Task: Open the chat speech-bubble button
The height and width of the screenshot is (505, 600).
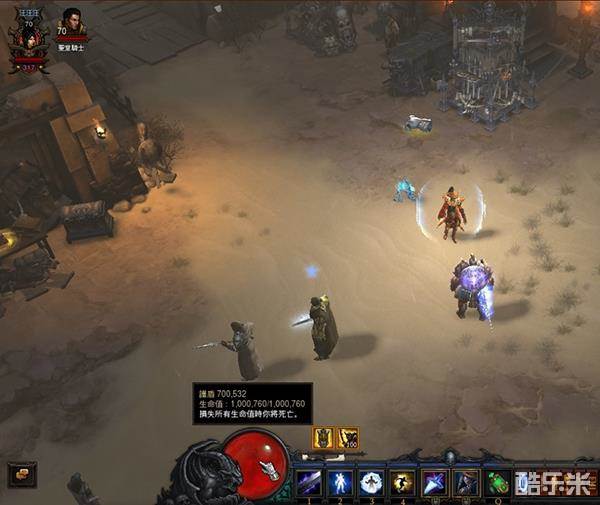Action: [21, 473]
